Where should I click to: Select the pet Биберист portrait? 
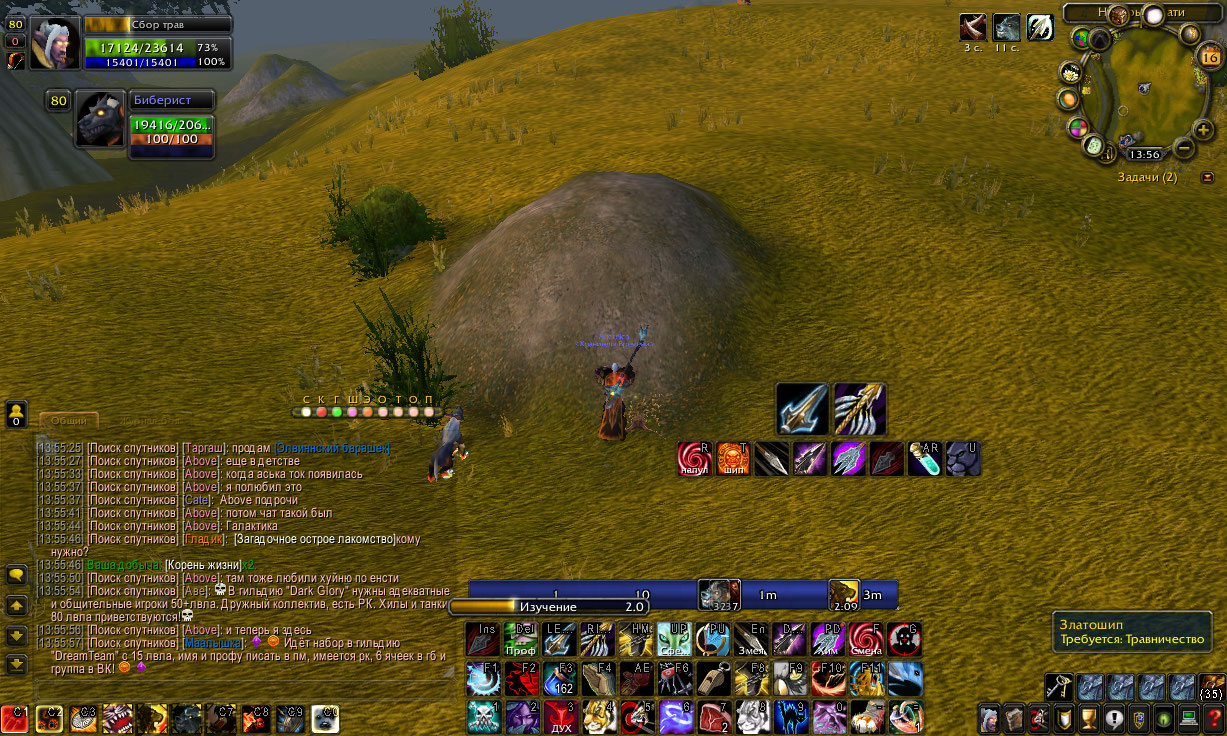point(101,120)
